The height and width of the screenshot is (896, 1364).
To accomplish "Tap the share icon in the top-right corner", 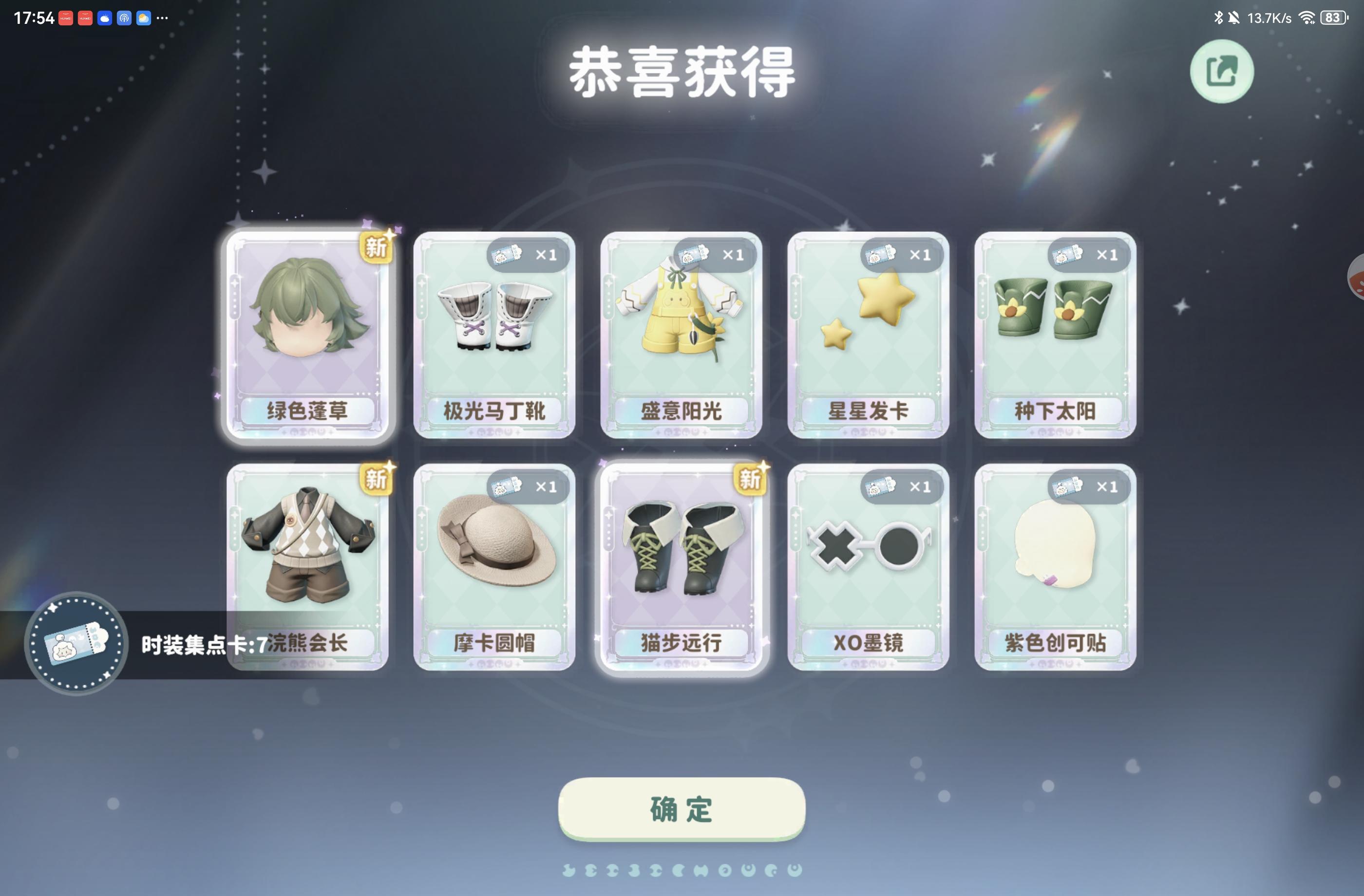I will pyautogui.click(x=1223, y=71).
